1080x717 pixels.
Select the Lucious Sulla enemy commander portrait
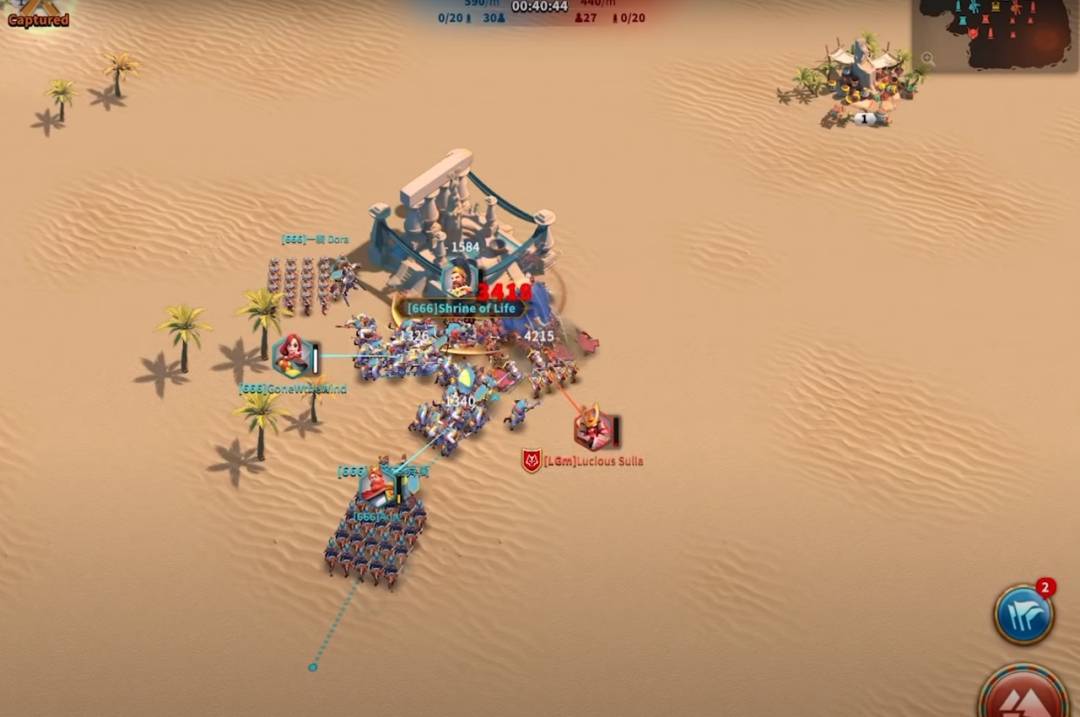(592, 429)
